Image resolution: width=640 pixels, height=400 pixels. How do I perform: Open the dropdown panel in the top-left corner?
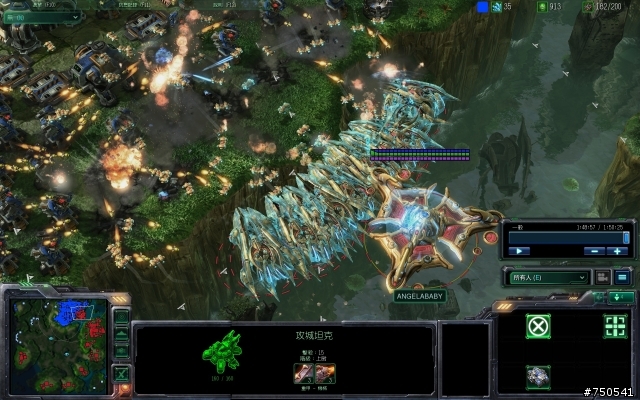click(40, 17)
